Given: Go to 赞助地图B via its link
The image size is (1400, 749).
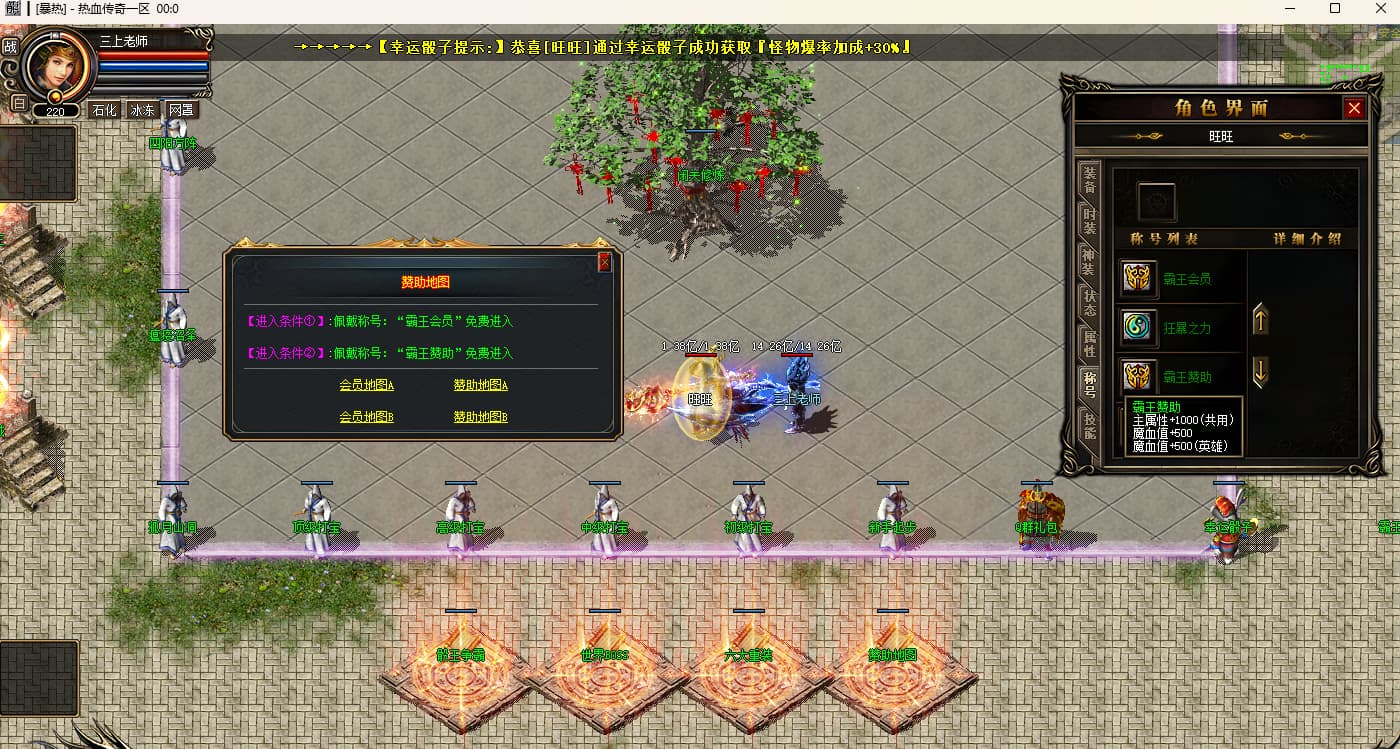Looking at the screenshot, I should [480, 417].
